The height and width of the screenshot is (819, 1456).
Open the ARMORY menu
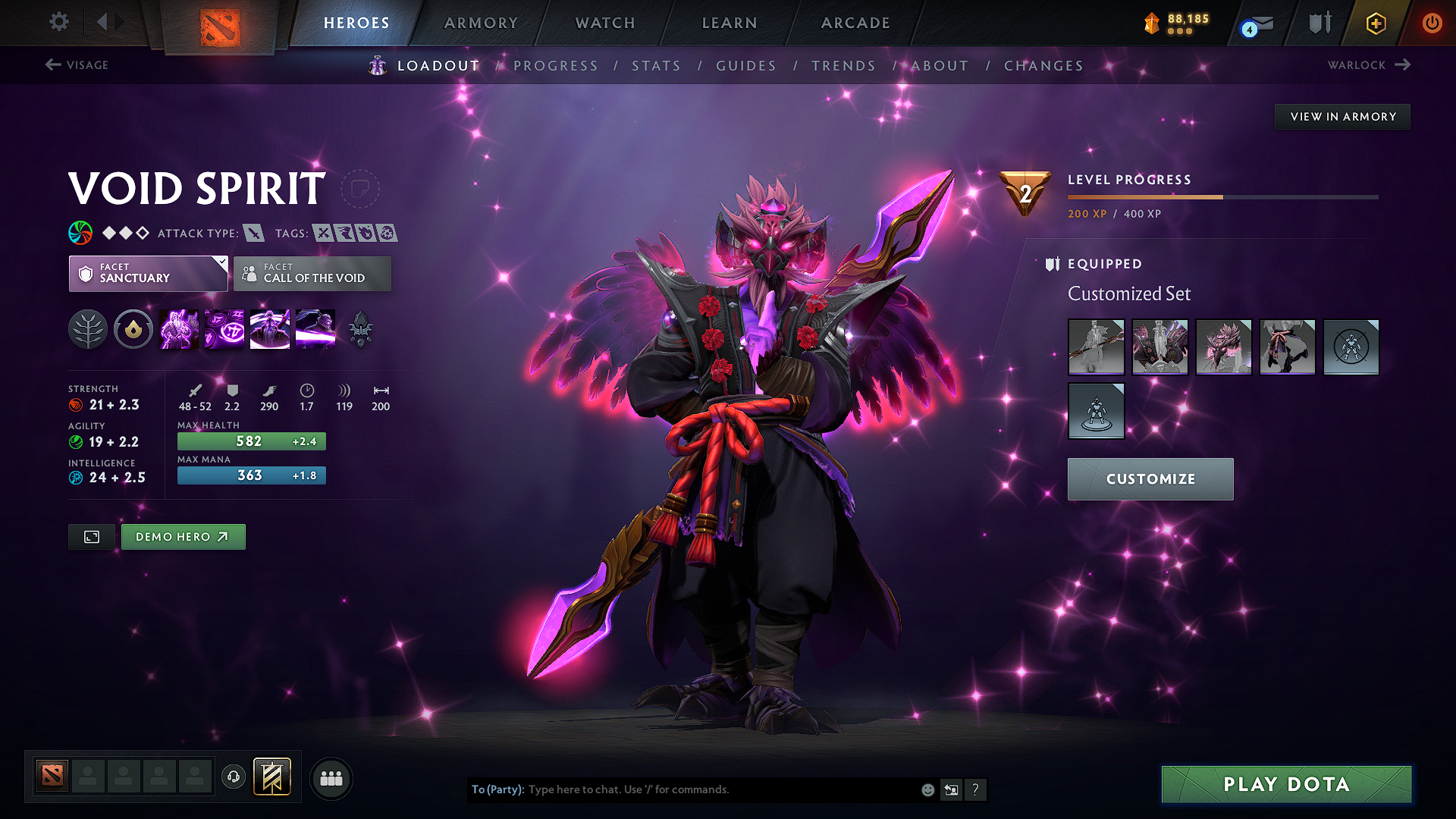point(481,23)
